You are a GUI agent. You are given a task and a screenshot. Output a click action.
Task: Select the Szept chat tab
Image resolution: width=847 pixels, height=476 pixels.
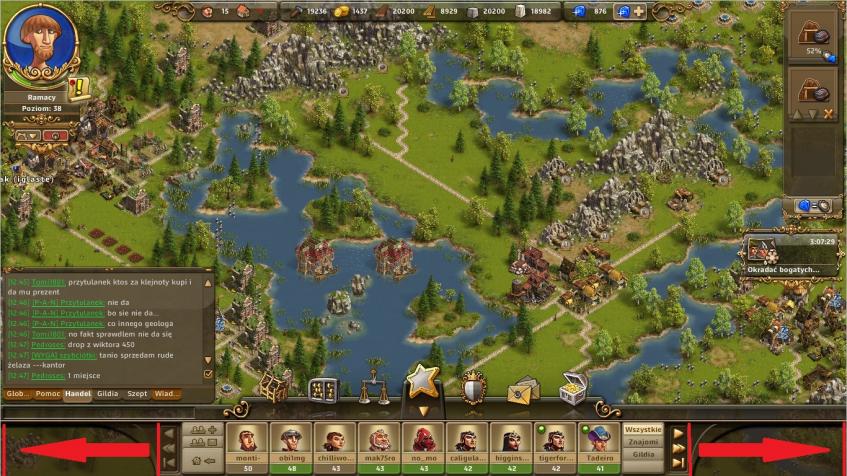[x=137, y=394]
